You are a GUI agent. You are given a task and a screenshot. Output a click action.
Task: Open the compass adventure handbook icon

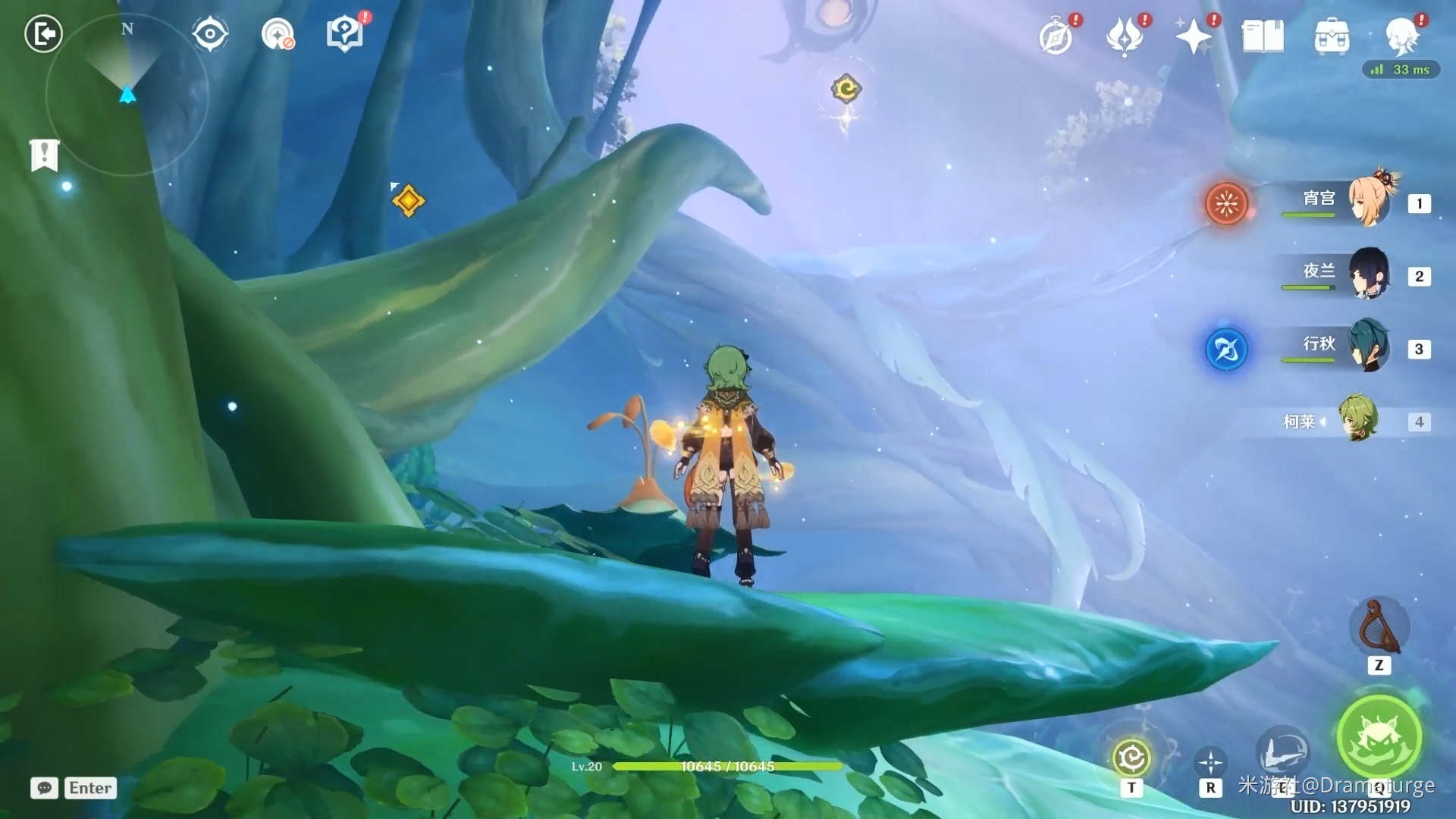[x=1056, y=36]
